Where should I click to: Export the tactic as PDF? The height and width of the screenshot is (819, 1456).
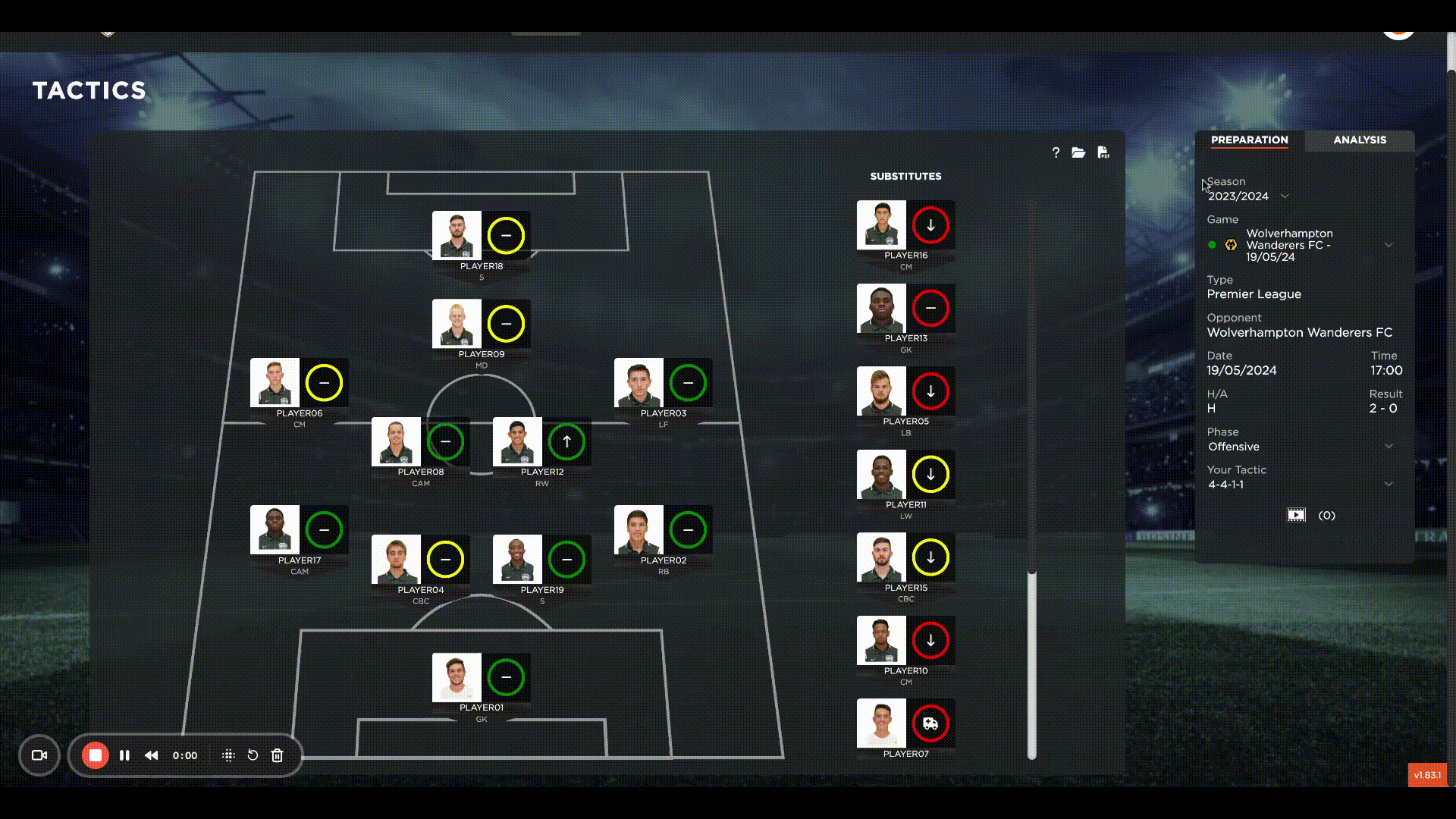pyautogui.click(x=1103, y=152)
